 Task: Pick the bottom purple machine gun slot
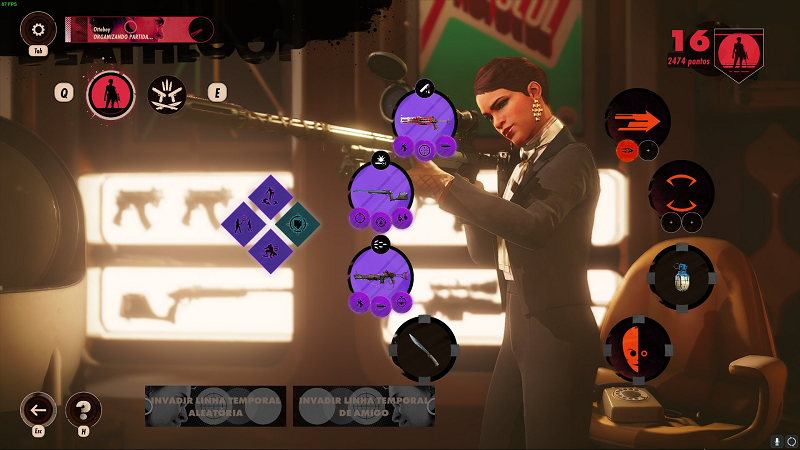click(380, 275)
